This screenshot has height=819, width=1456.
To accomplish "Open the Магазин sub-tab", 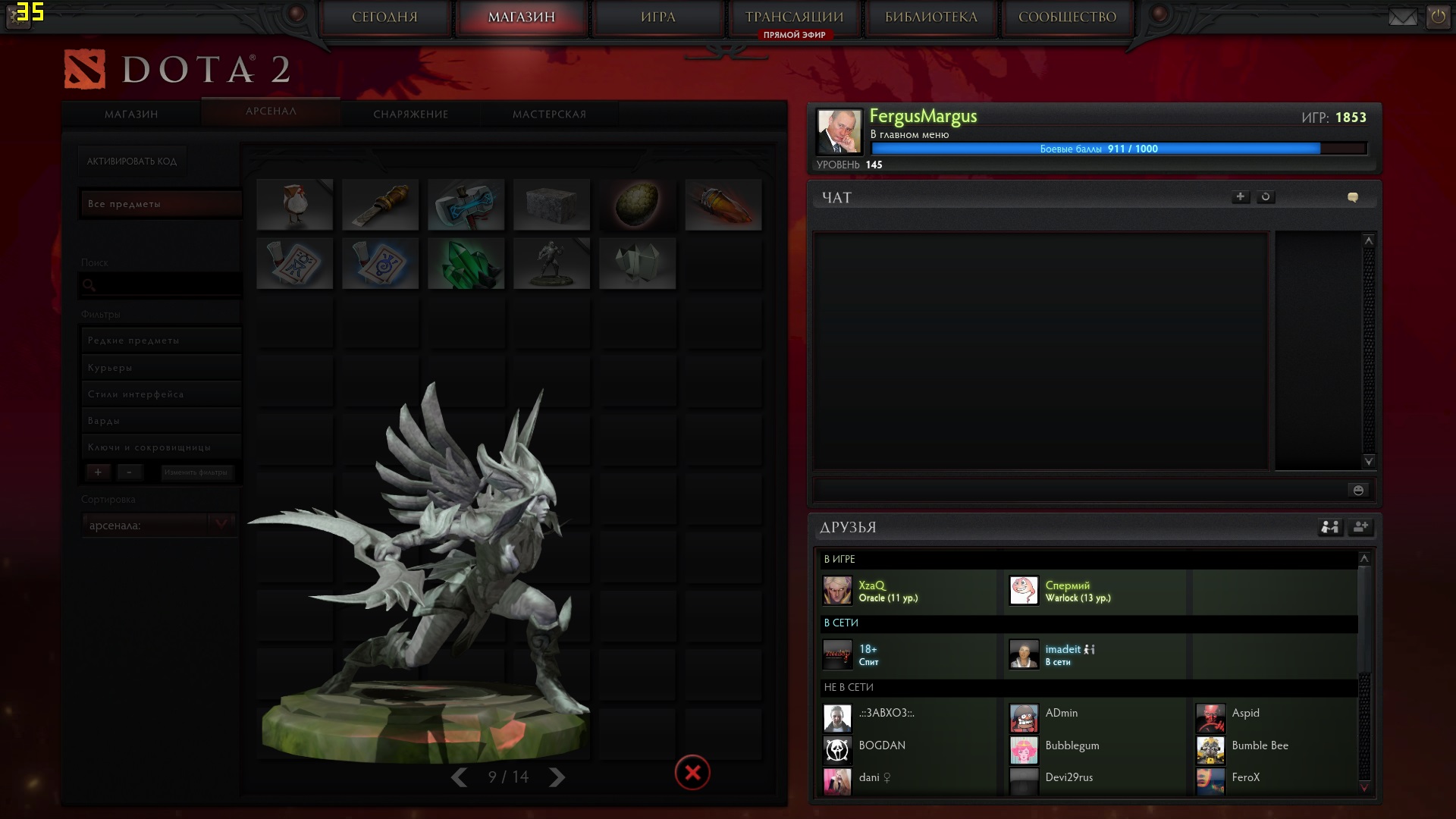I will (x=131, y=115).
